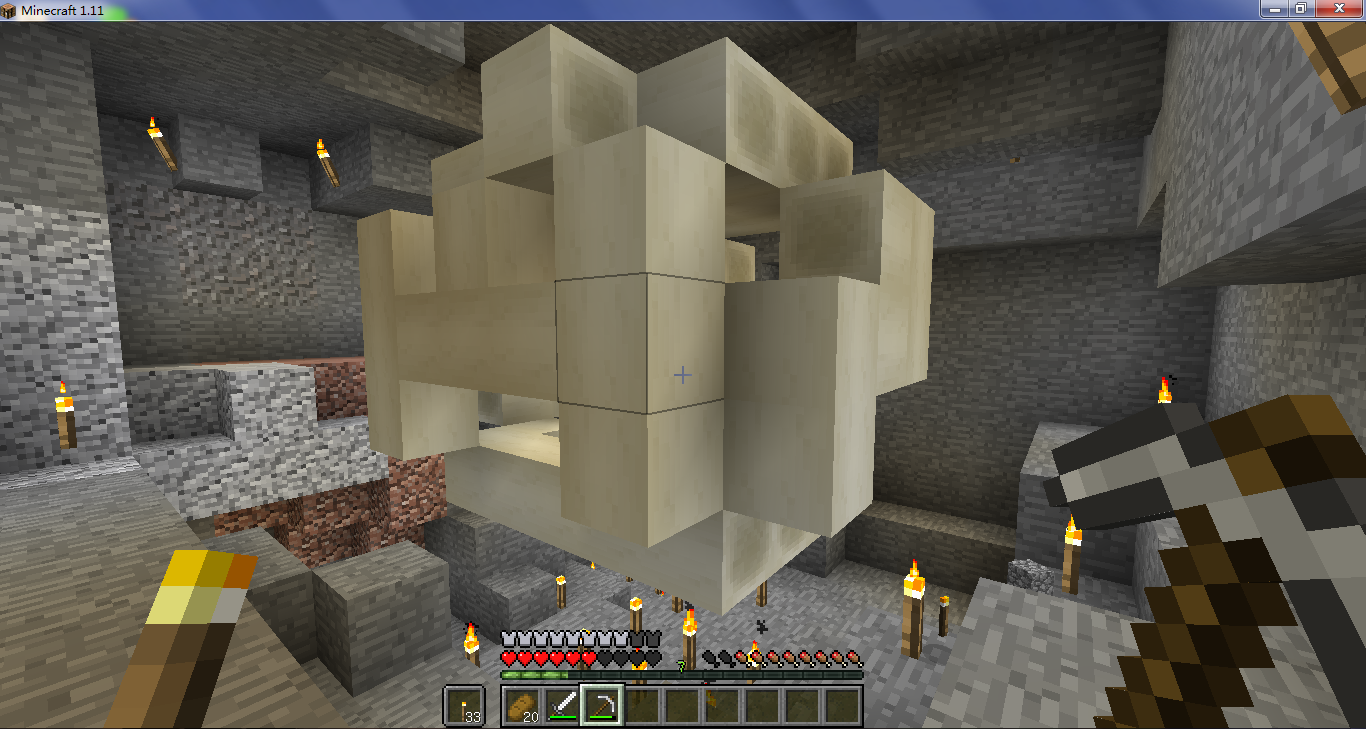The width and height of the screenshot is (1366, 729).
Task: Click the off-hand torch slot
Action: coord(464,706)
